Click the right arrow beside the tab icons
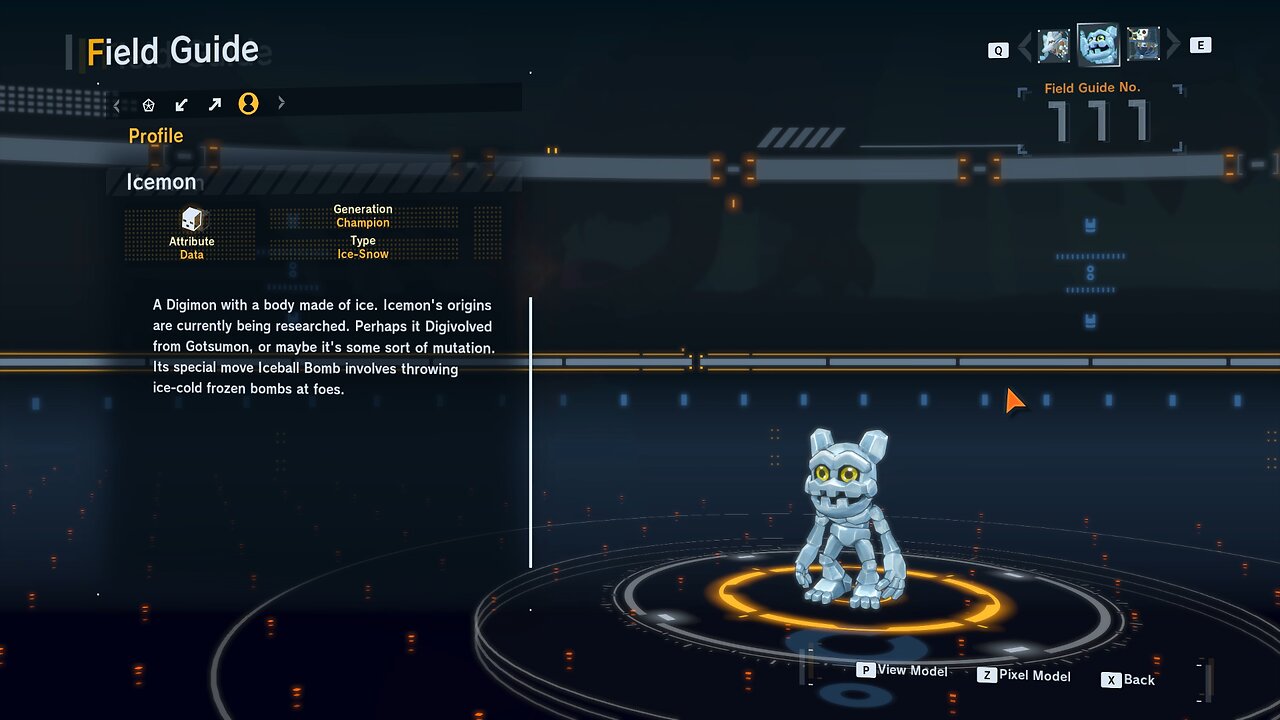1280x720 pixels. 281,103
